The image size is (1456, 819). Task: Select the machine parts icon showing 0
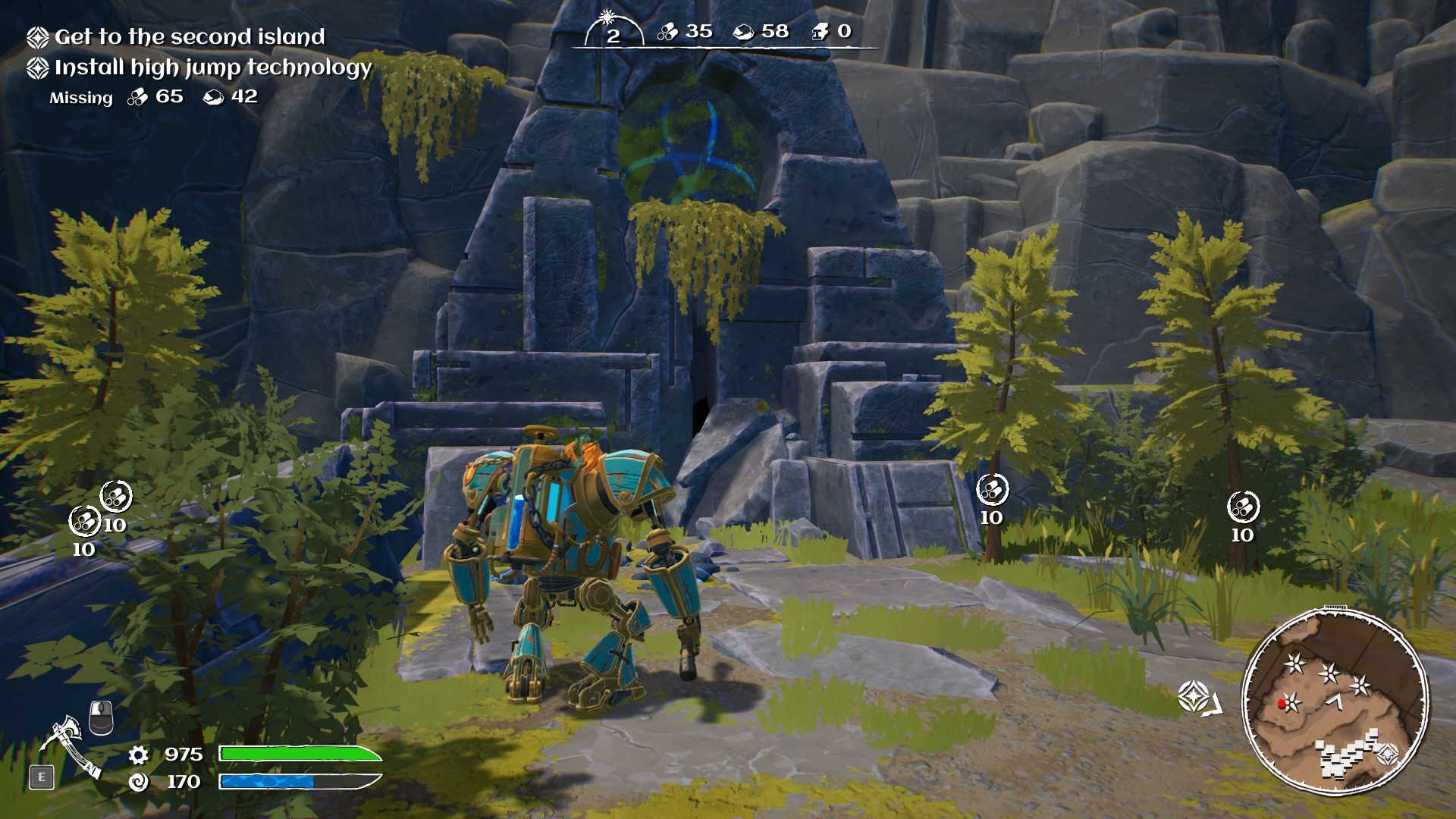819,33
